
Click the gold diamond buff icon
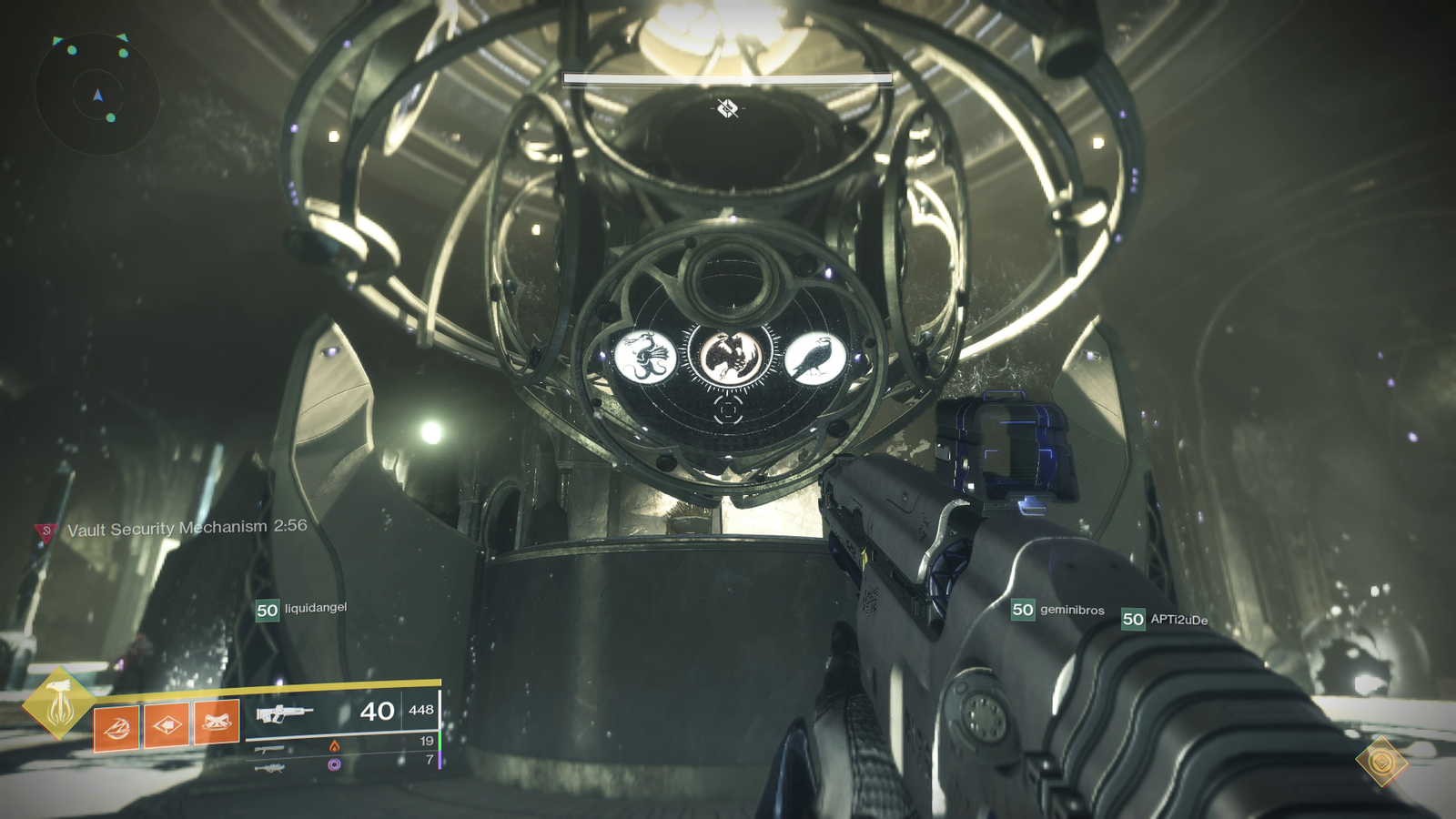1381,761
